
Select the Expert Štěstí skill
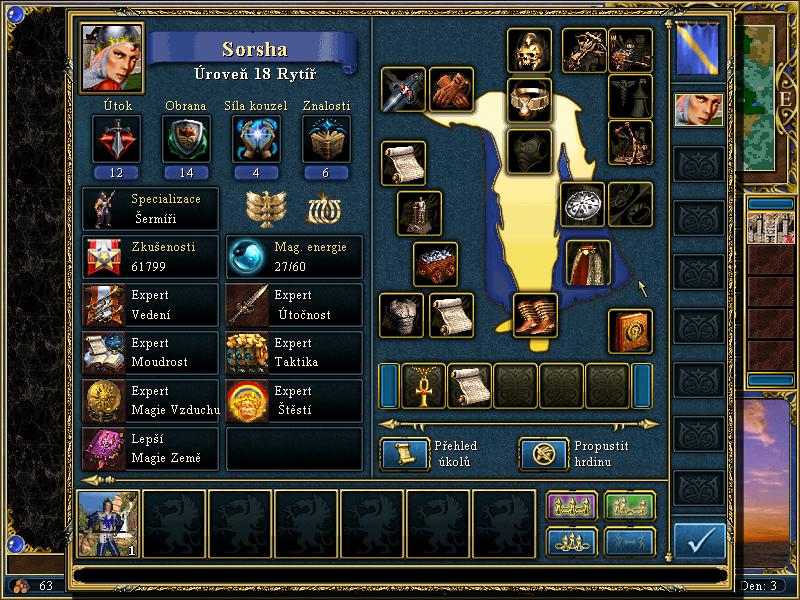coord(294,400)
